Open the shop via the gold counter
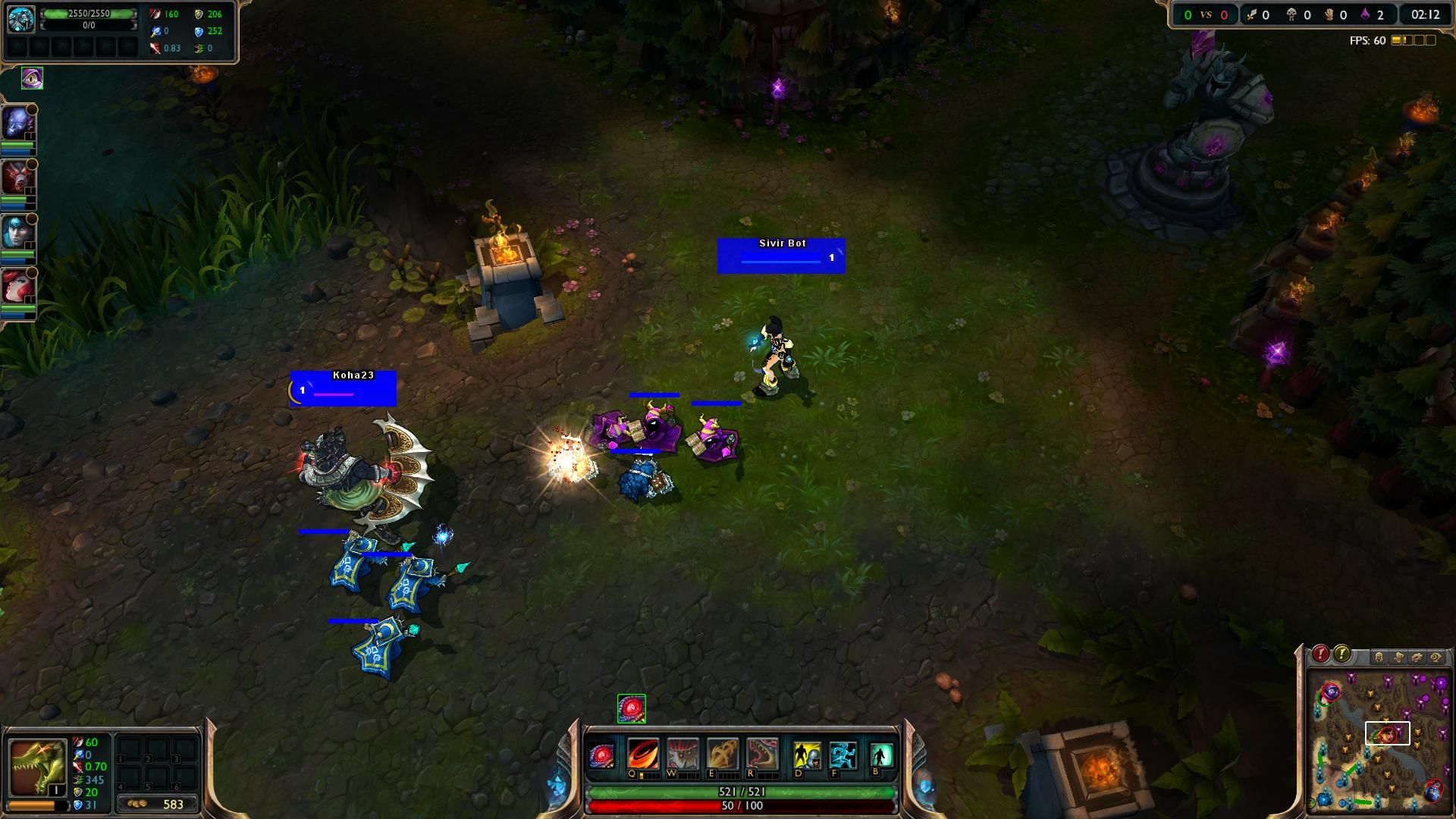 [x=158, y=804]
